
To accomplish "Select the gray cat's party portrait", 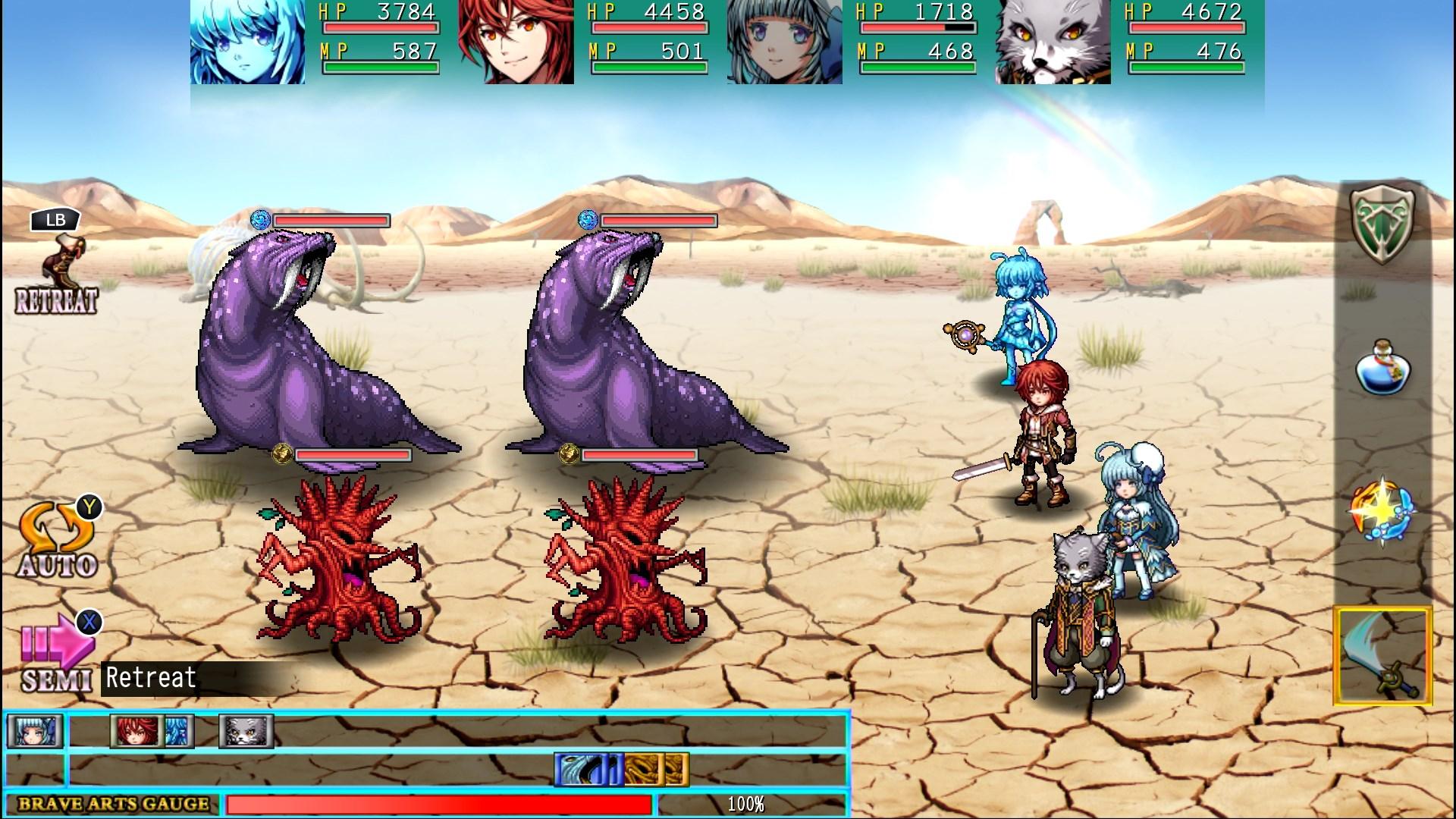I will [x=1053, y=42].
